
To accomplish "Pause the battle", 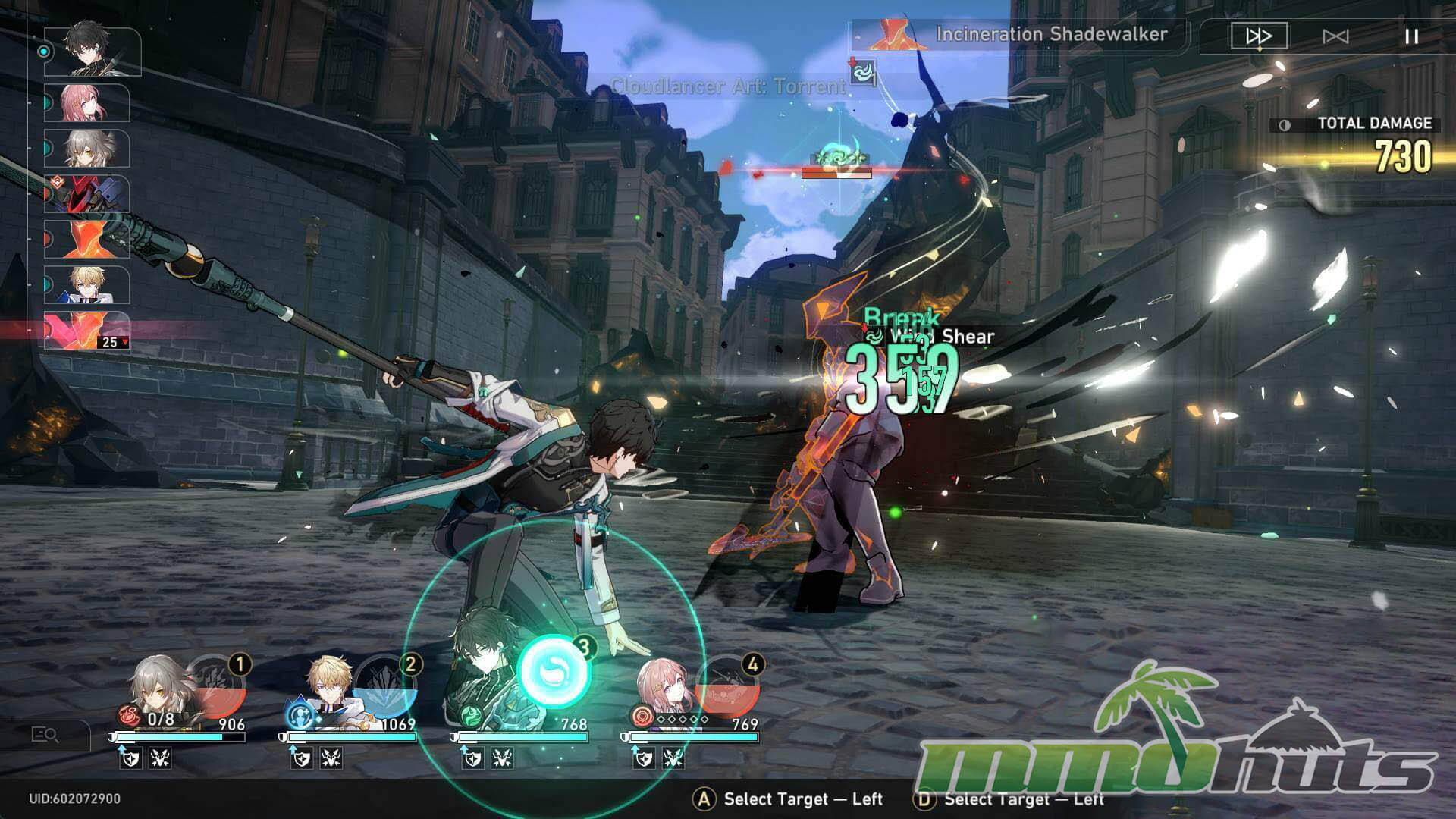I will 1411,36.
